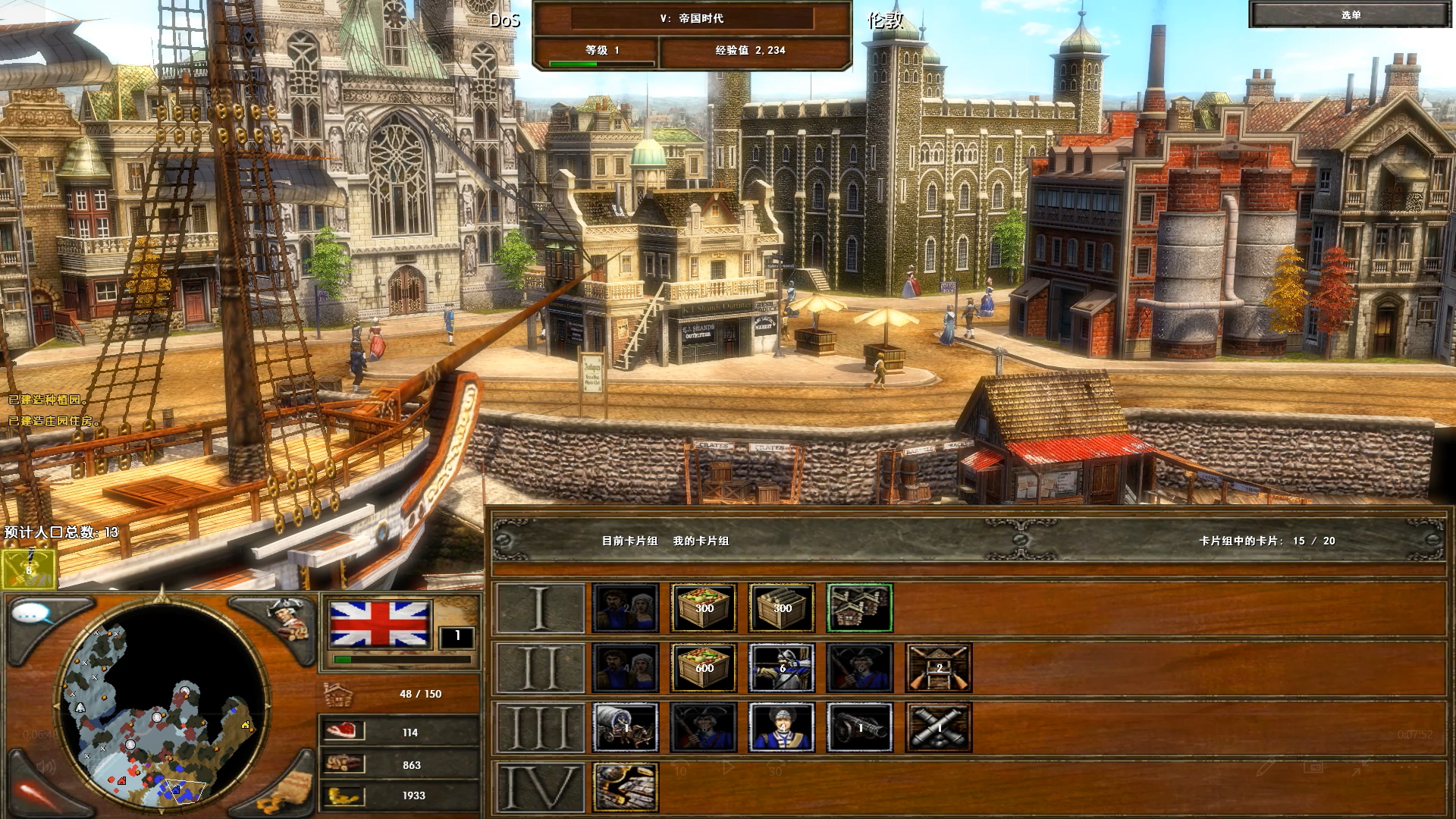Select the queued musketeer shipment icon
Viewport: 1456px width, 819px height.
point(29,569)
